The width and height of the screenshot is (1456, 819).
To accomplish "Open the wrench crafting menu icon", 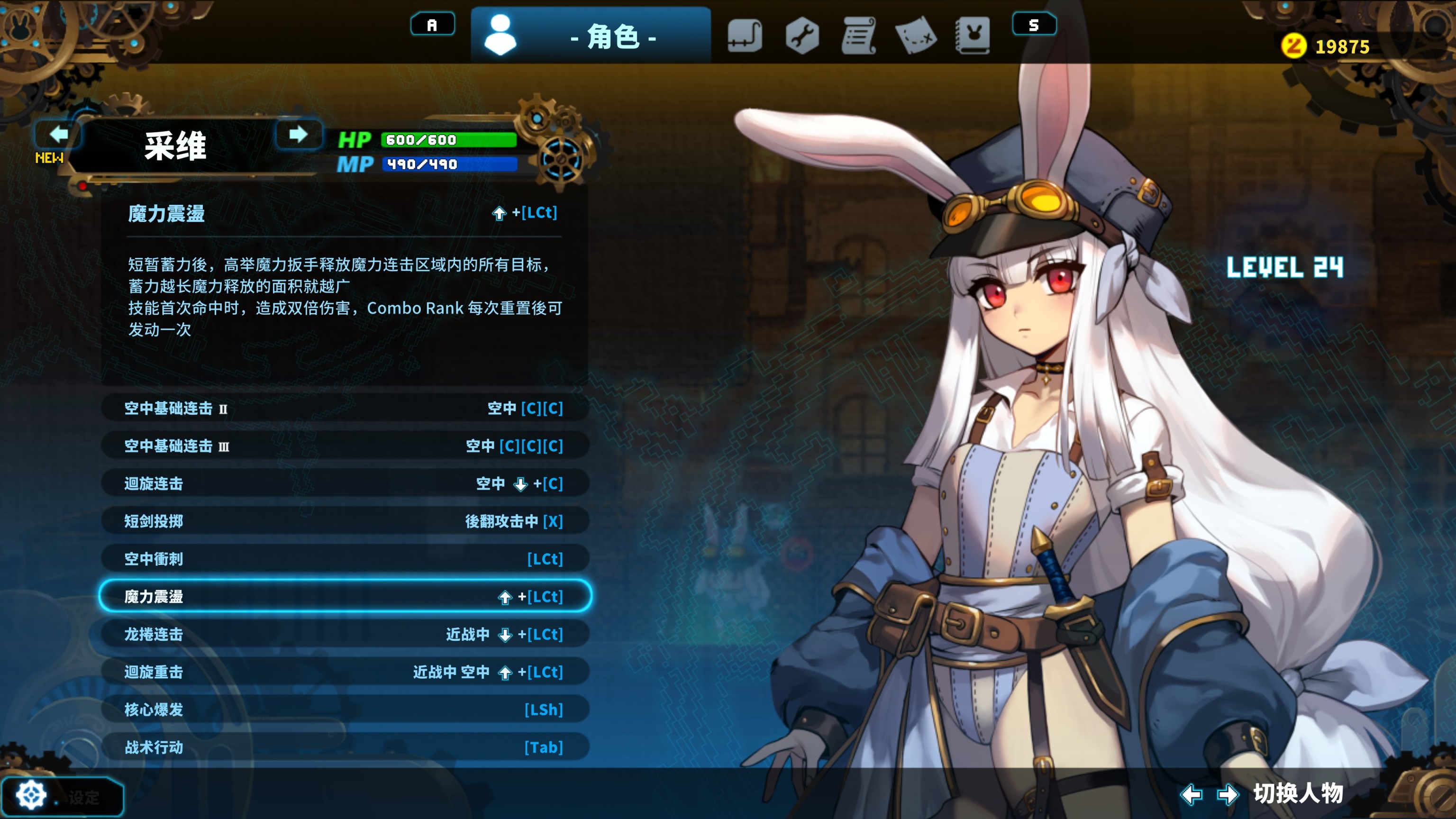I will coord(802,37).
